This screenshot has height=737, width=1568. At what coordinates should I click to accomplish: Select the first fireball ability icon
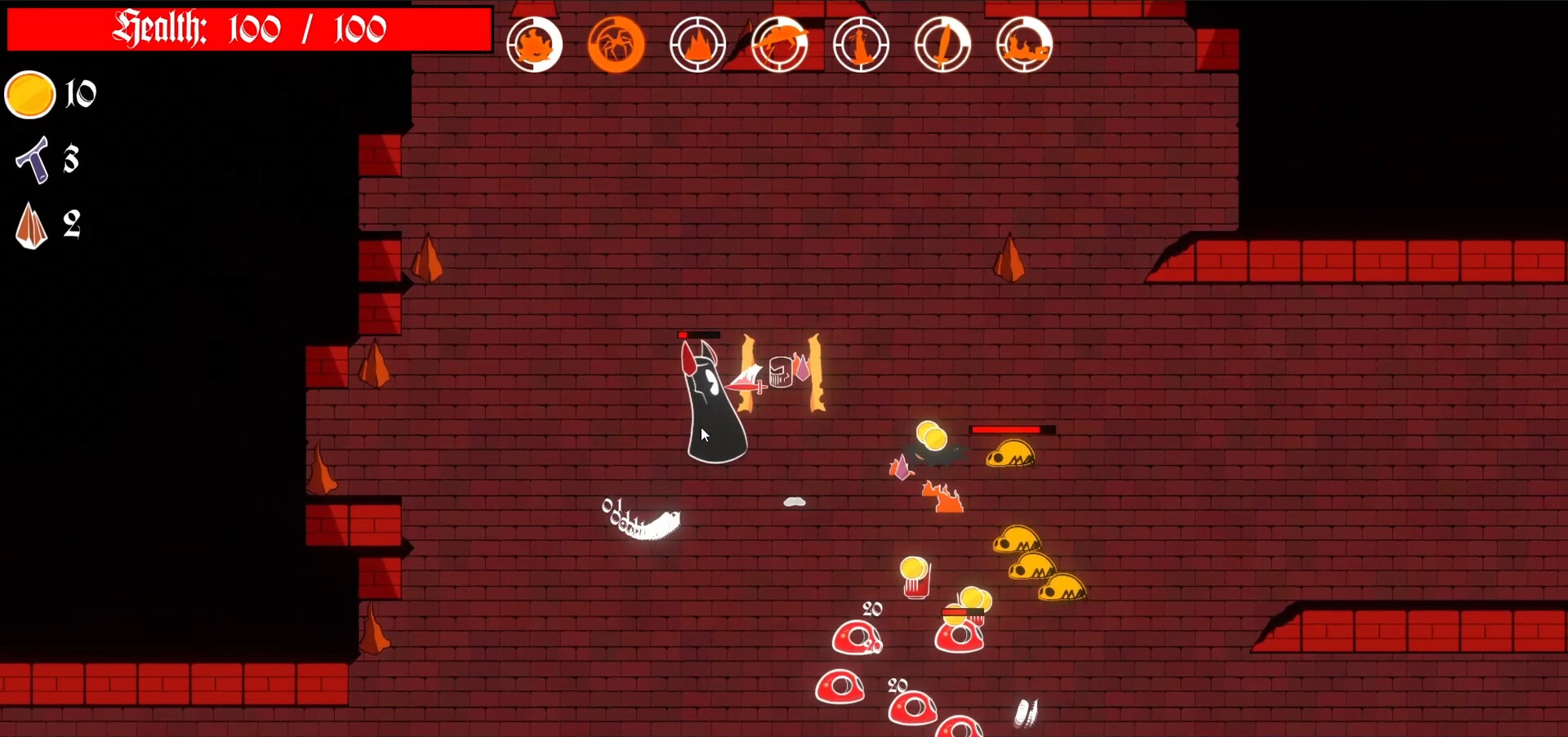[x=535, y=43]
